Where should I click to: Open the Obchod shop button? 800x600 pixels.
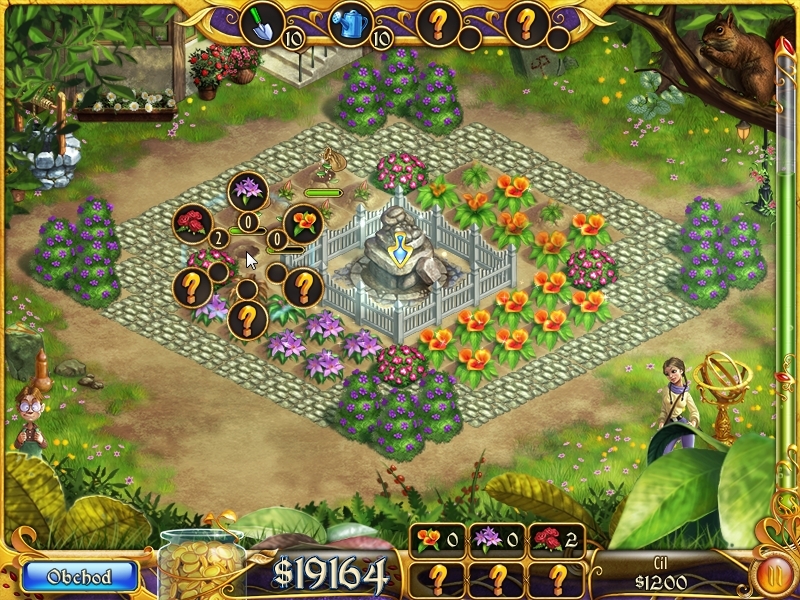pos(80,575)
